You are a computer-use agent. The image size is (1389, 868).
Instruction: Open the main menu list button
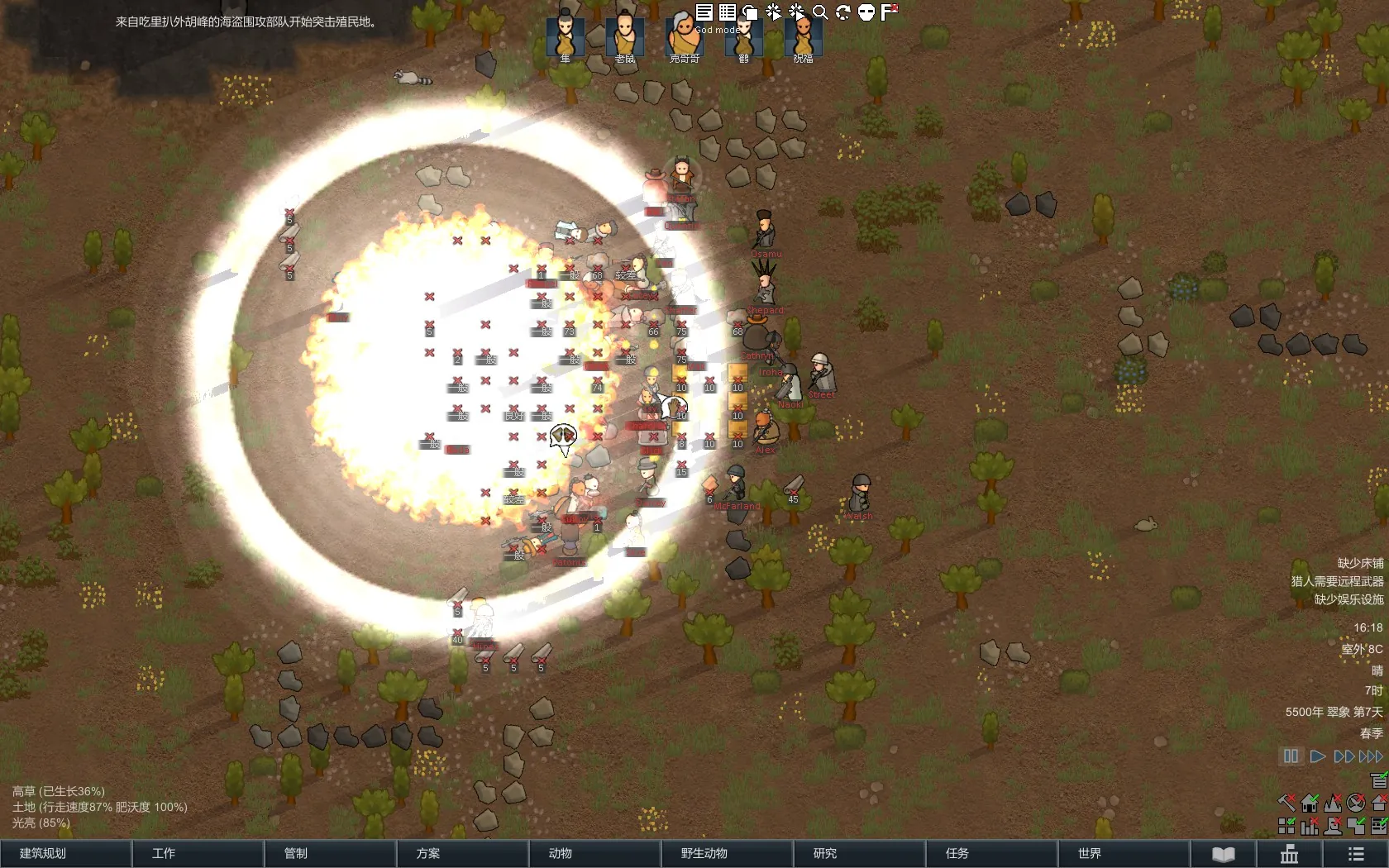(1356, 854)
